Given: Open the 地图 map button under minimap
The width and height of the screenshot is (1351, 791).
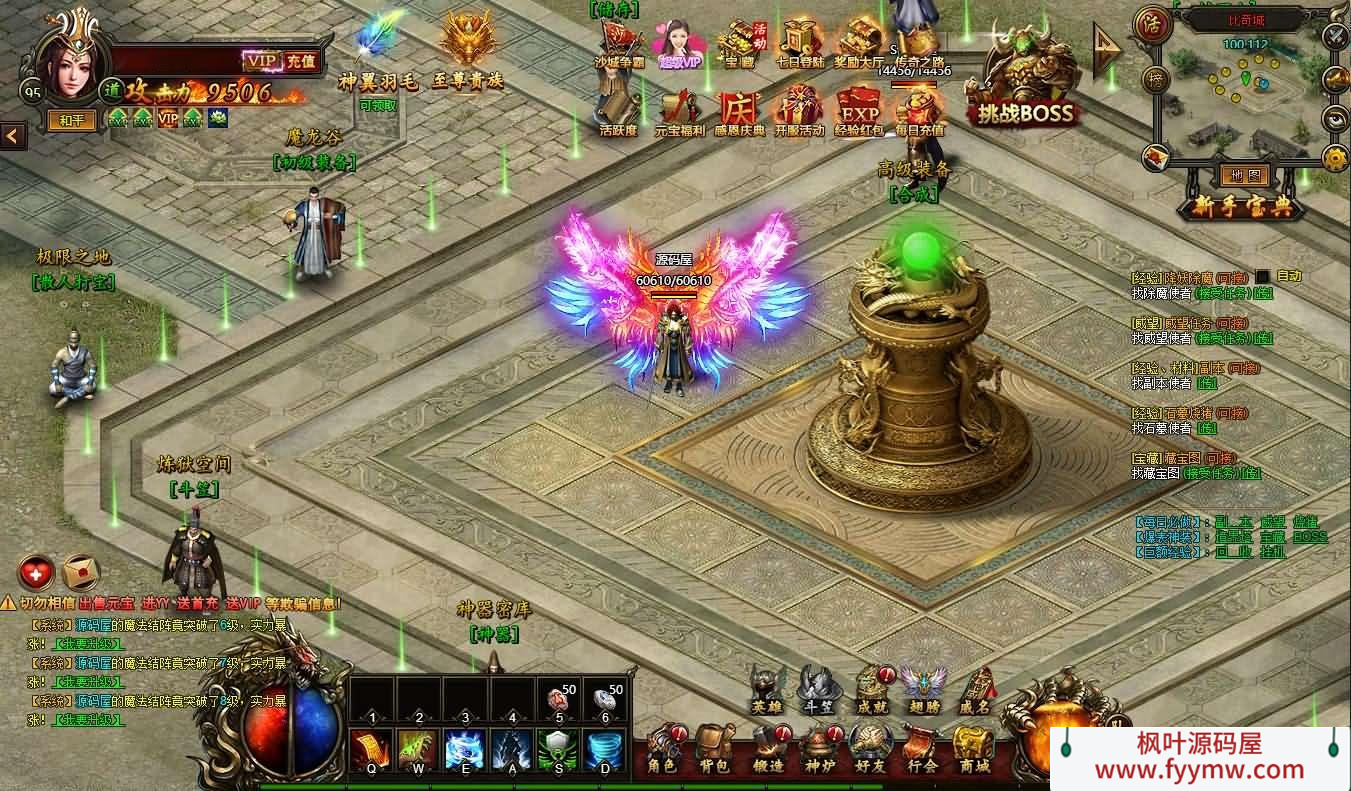Looking at the screenshot, I should (x=1244, y=176).
